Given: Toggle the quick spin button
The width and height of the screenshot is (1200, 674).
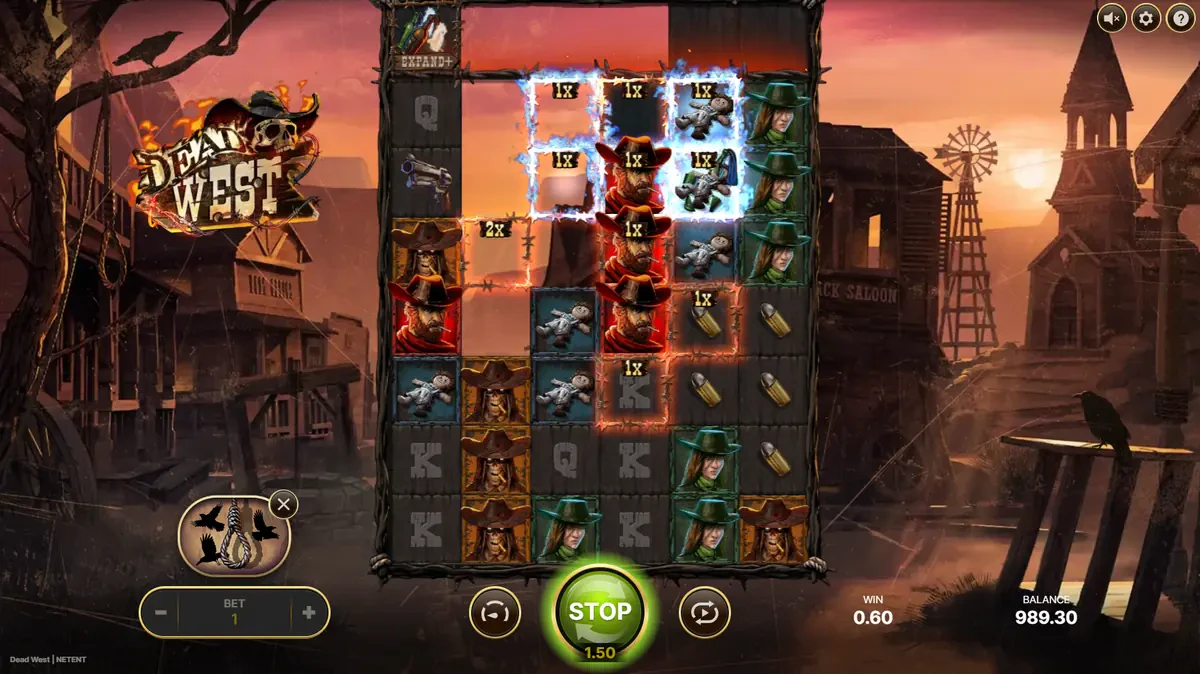Looking at the screenshot, I should click(x=495, y=612).
